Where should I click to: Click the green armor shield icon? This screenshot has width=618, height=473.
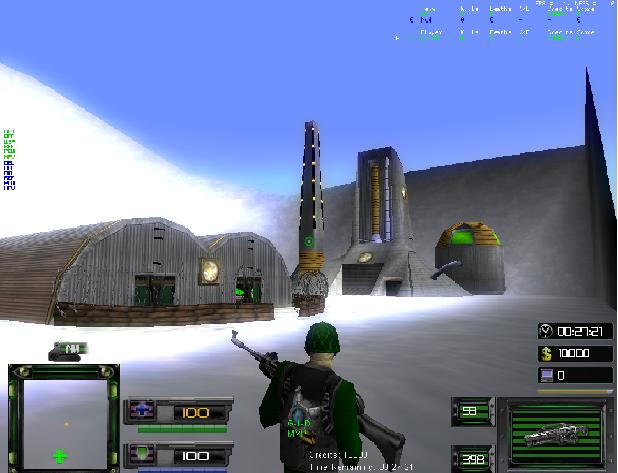tap(140, 455)
